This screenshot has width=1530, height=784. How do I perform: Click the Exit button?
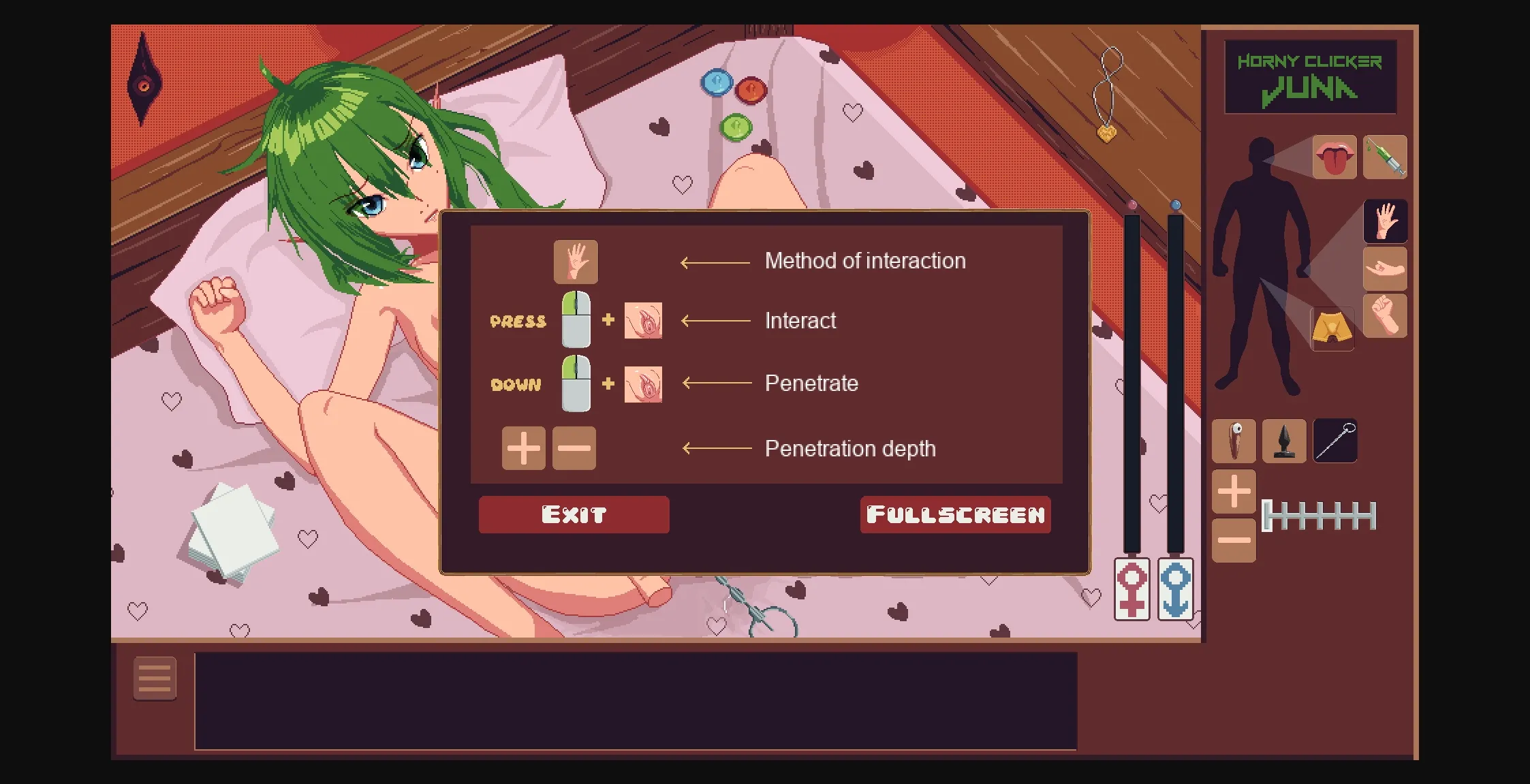tap(574, 514)
